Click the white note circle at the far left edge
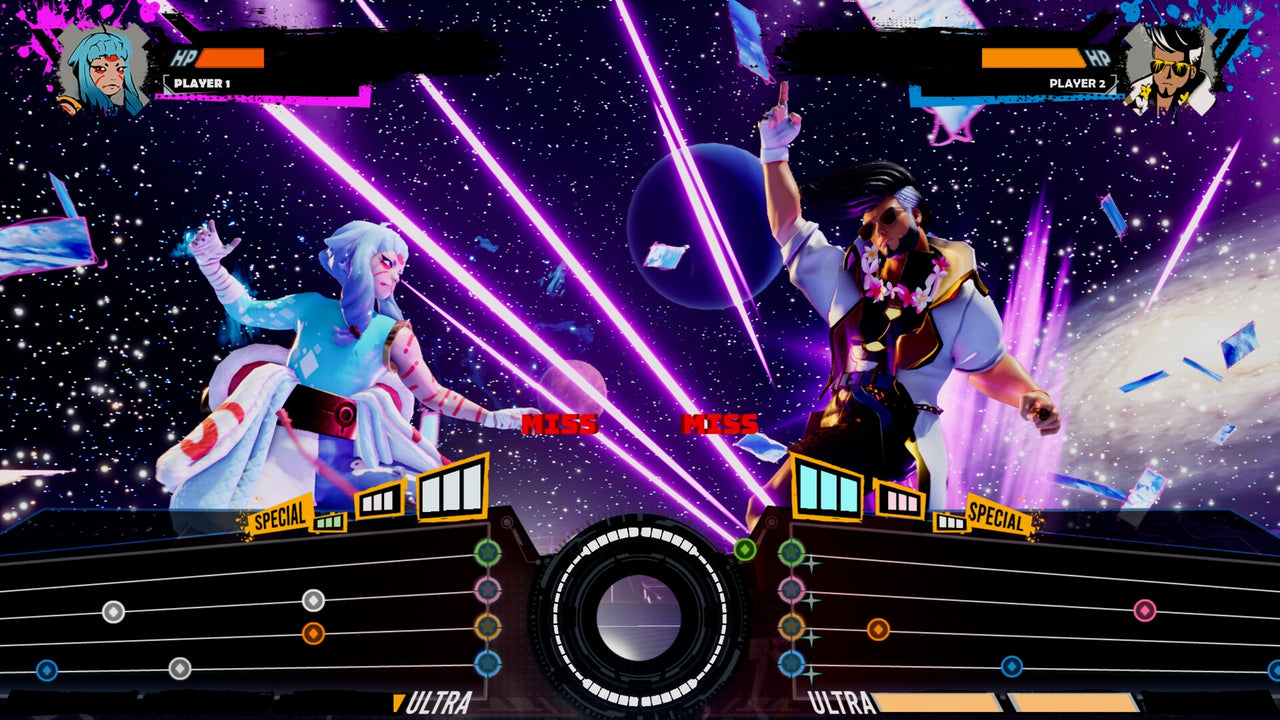The image size is (1280, 720). 112,610
